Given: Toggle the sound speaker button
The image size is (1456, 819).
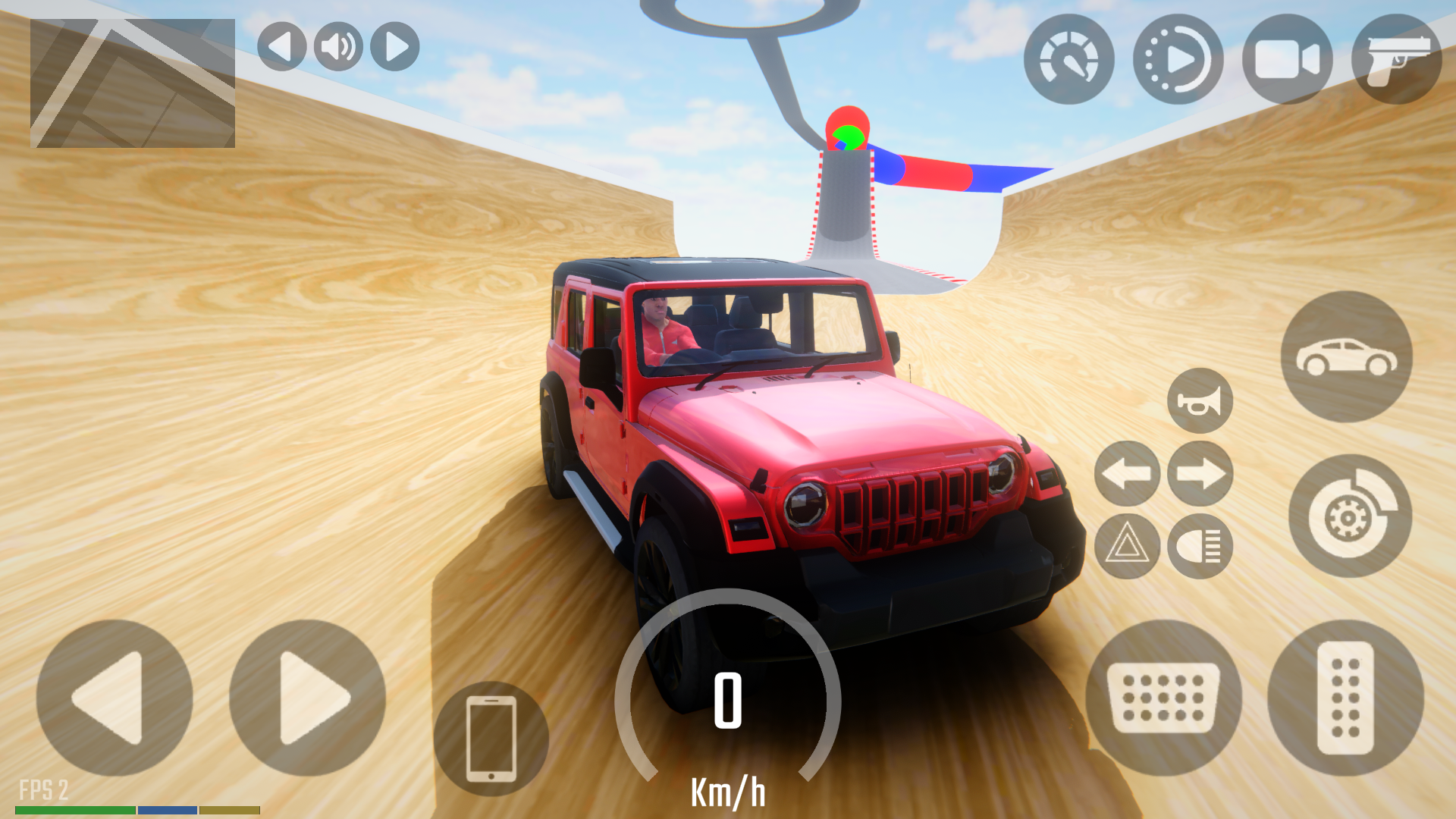Looking at the screenshot, I should coord(338,47).
